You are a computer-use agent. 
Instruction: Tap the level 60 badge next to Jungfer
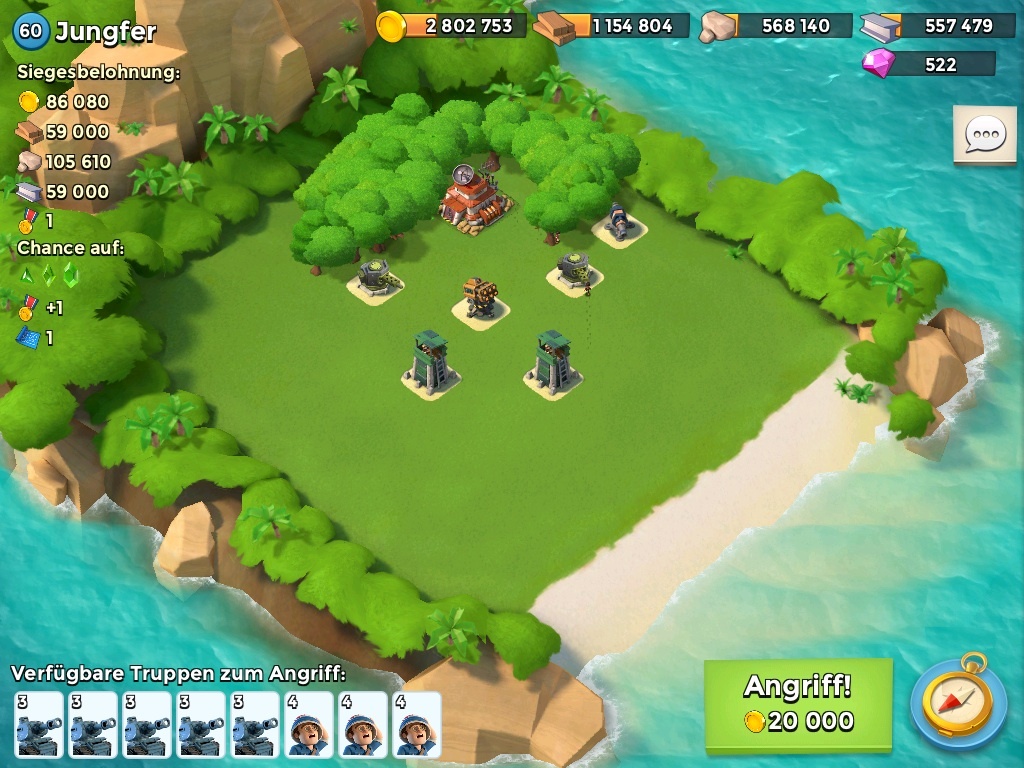click(x=31, y=31)
